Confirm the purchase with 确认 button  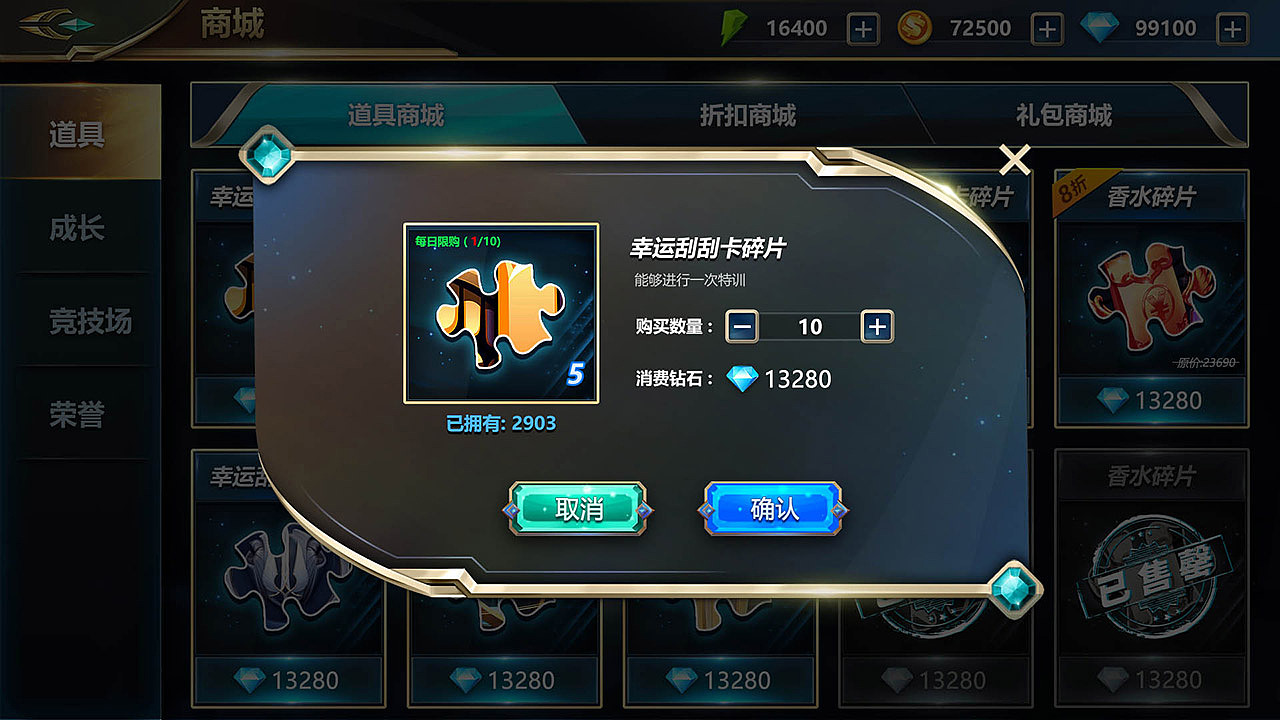[771, 508]
